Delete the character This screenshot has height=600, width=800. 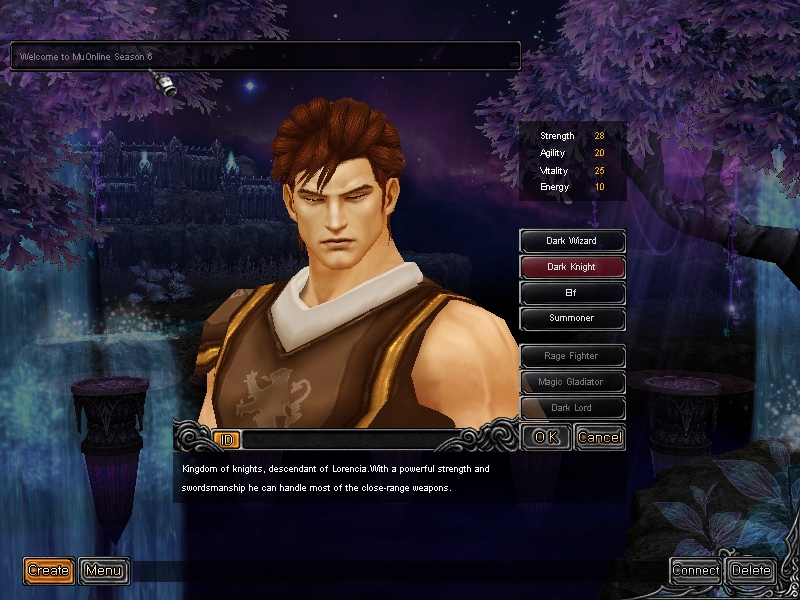pyautogui.click(x=751, y=571)
